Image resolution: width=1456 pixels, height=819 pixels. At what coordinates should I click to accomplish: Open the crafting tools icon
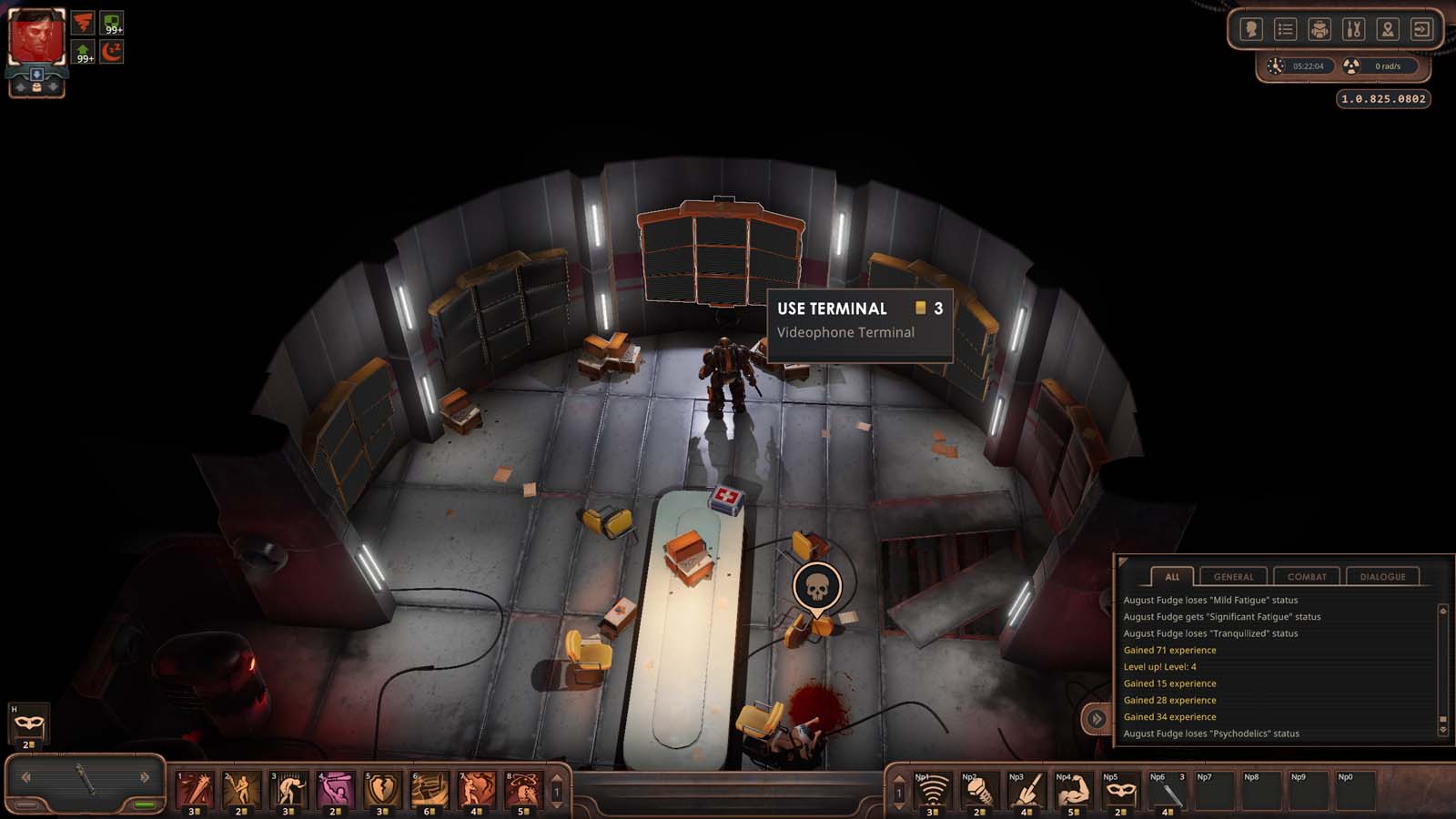click(x=1353, y=28)
